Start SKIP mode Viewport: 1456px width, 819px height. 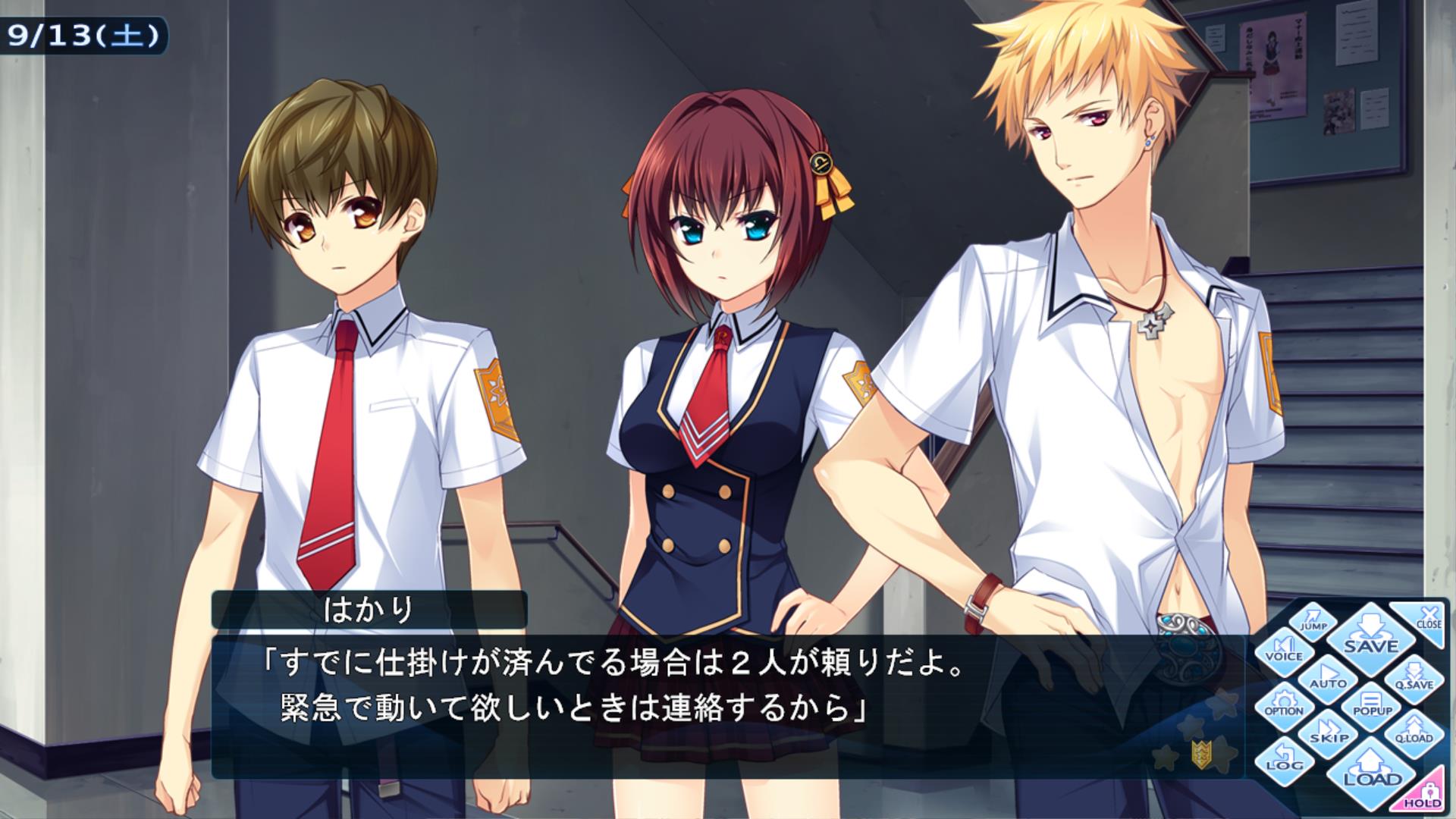tap(1329, 733)
